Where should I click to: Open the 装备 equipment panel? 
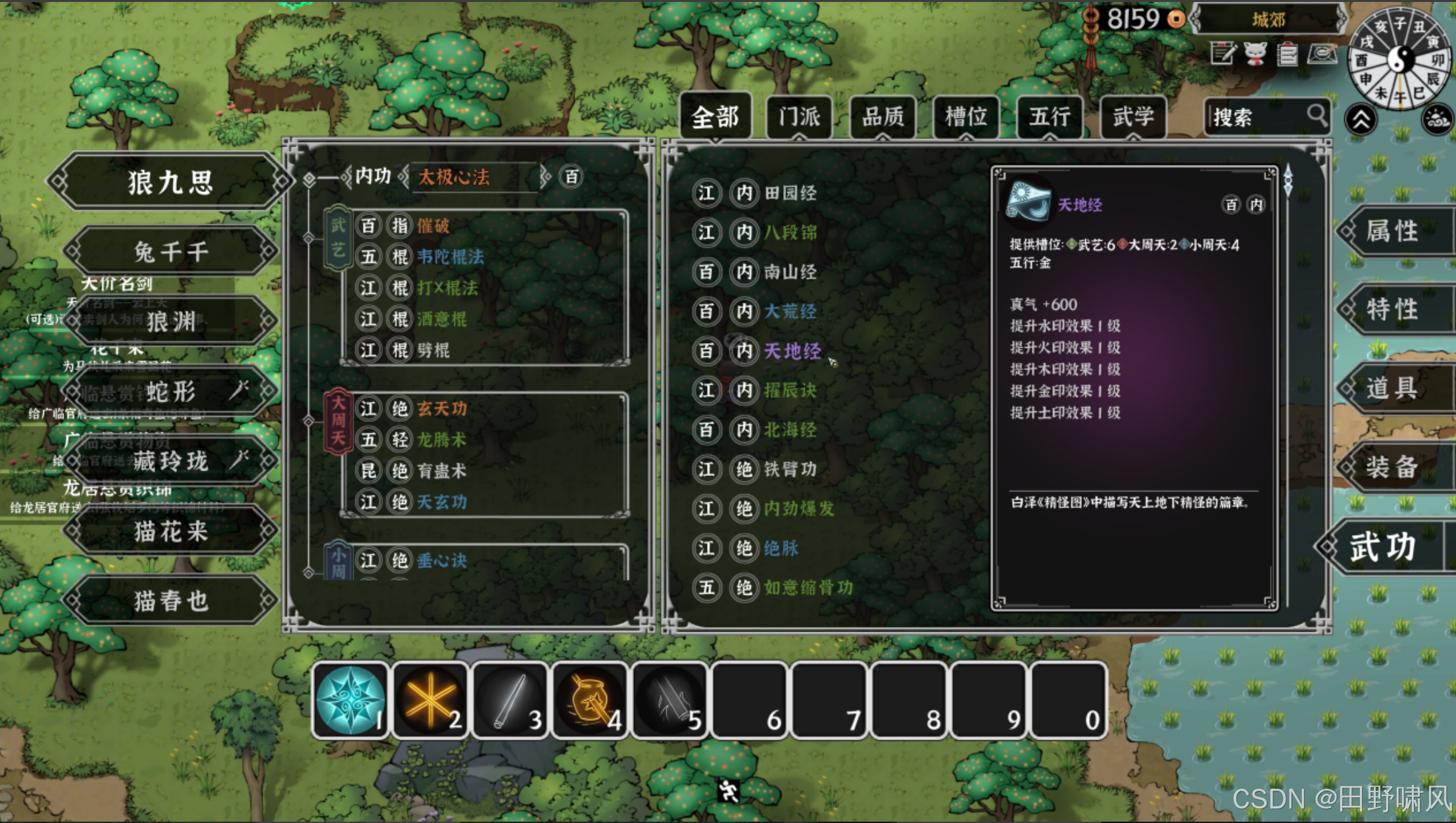point(1393,467)
